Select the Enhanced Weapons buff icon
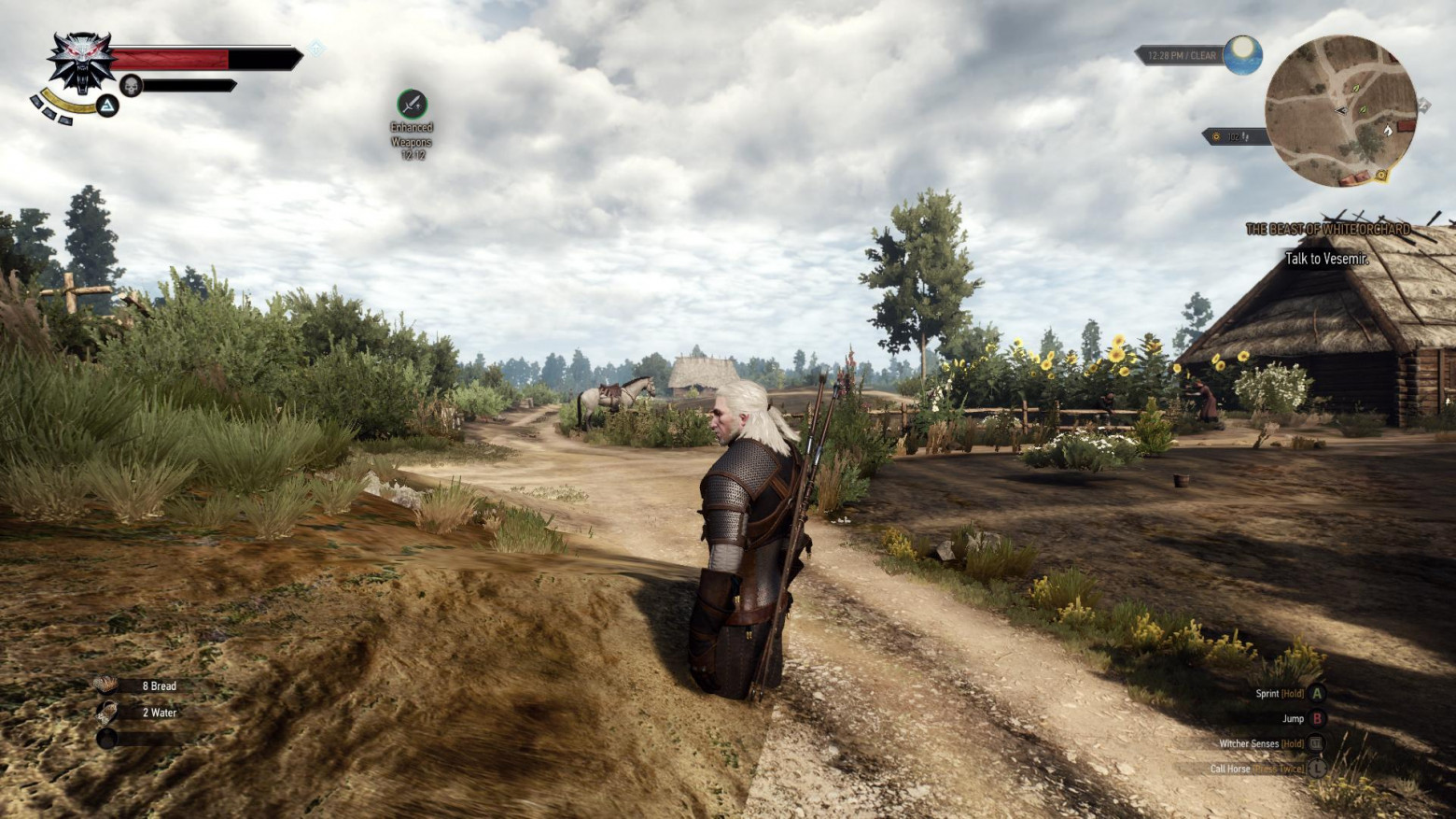Screen dimensions: 1456x819 [412, 104]
